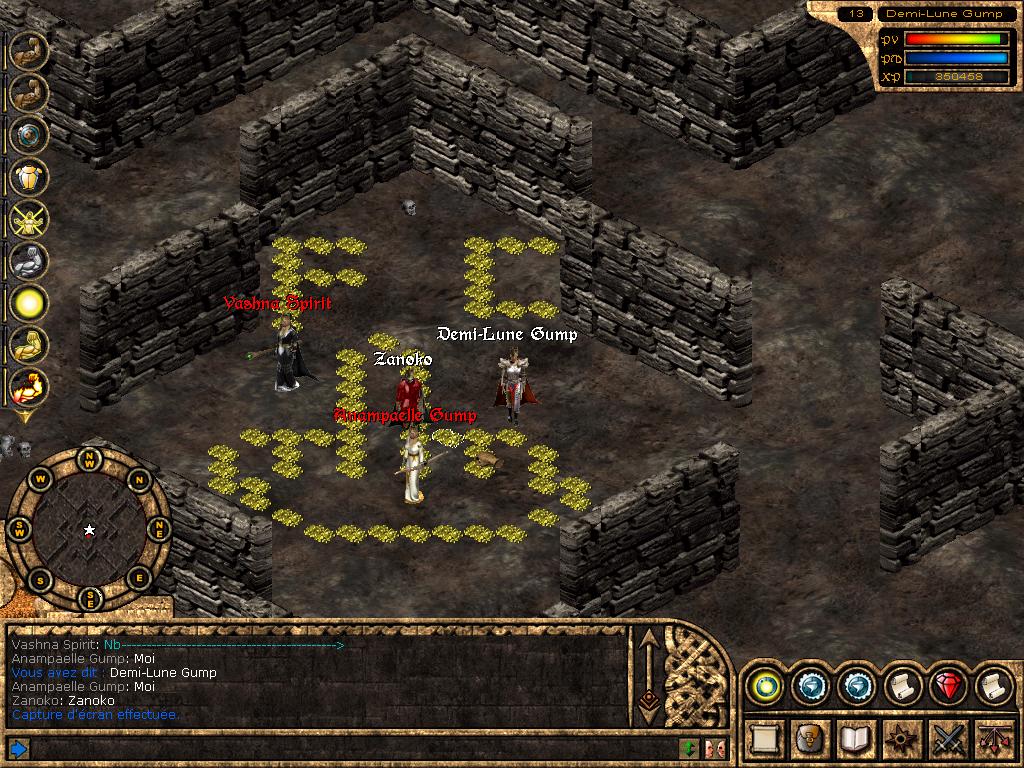Use the red ruby gem quick slot
The image size is (1024, 768).
click(x=947, y=686)
